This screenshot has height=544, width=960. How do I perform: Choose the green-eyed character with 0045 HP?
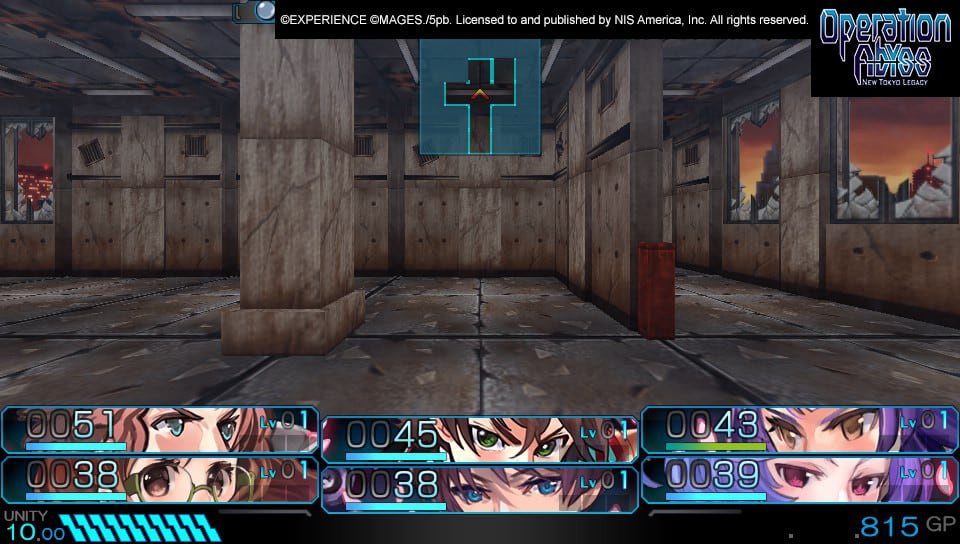[479, 439]
